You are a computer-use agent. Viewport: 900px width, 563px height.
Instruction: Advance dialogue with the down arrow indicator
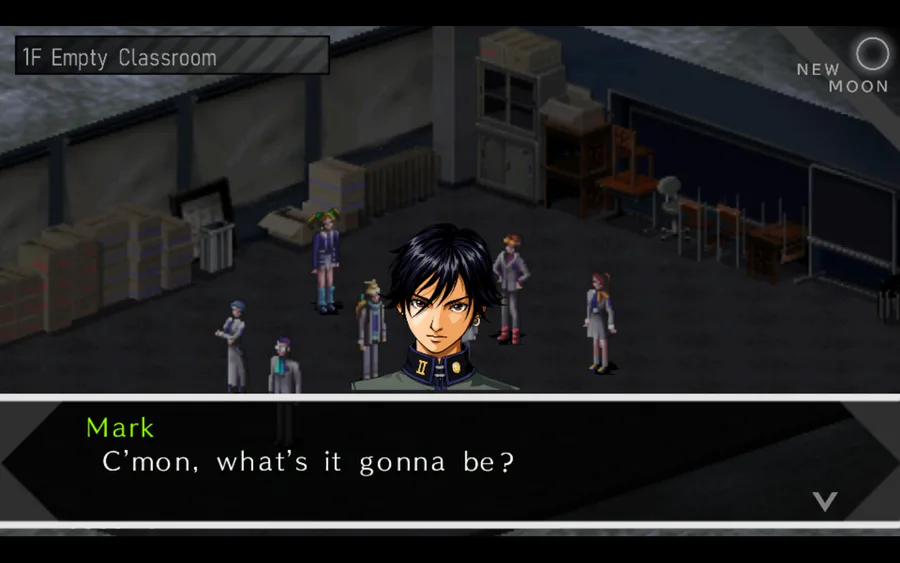point(824,501)
